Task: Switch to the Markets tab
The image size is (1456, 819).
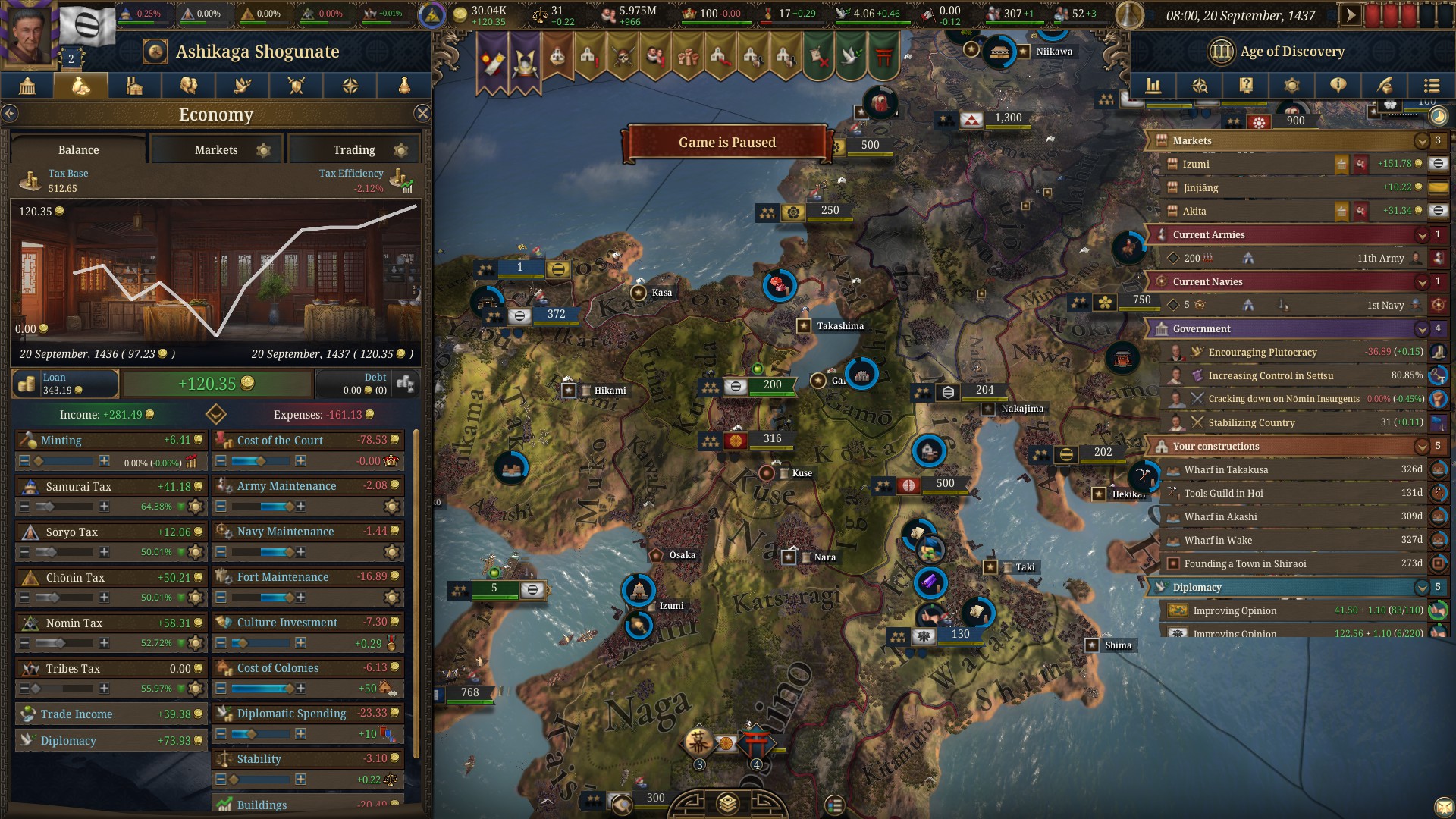Action: [216, 149]
